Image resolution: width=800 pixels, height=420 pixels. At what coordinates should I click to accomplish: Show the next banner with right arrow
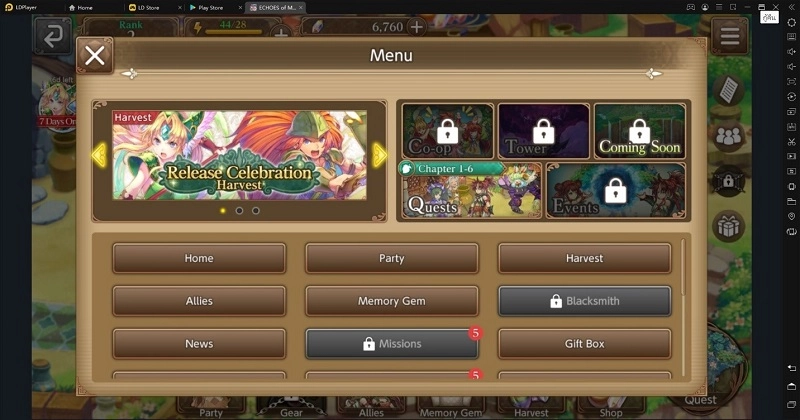[380, 155]
